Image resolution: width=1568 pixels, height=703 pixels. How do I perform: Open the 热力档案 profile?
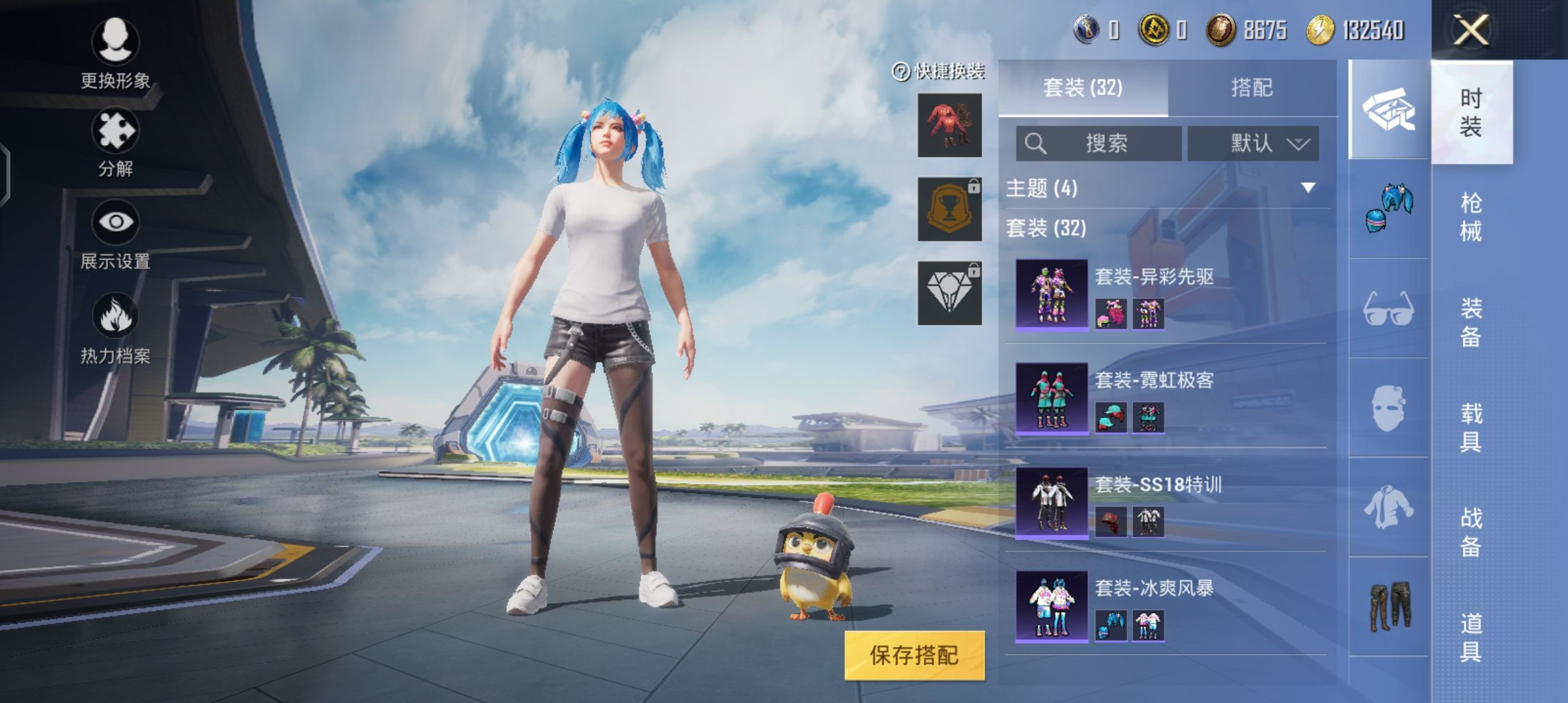click(115, 329)
